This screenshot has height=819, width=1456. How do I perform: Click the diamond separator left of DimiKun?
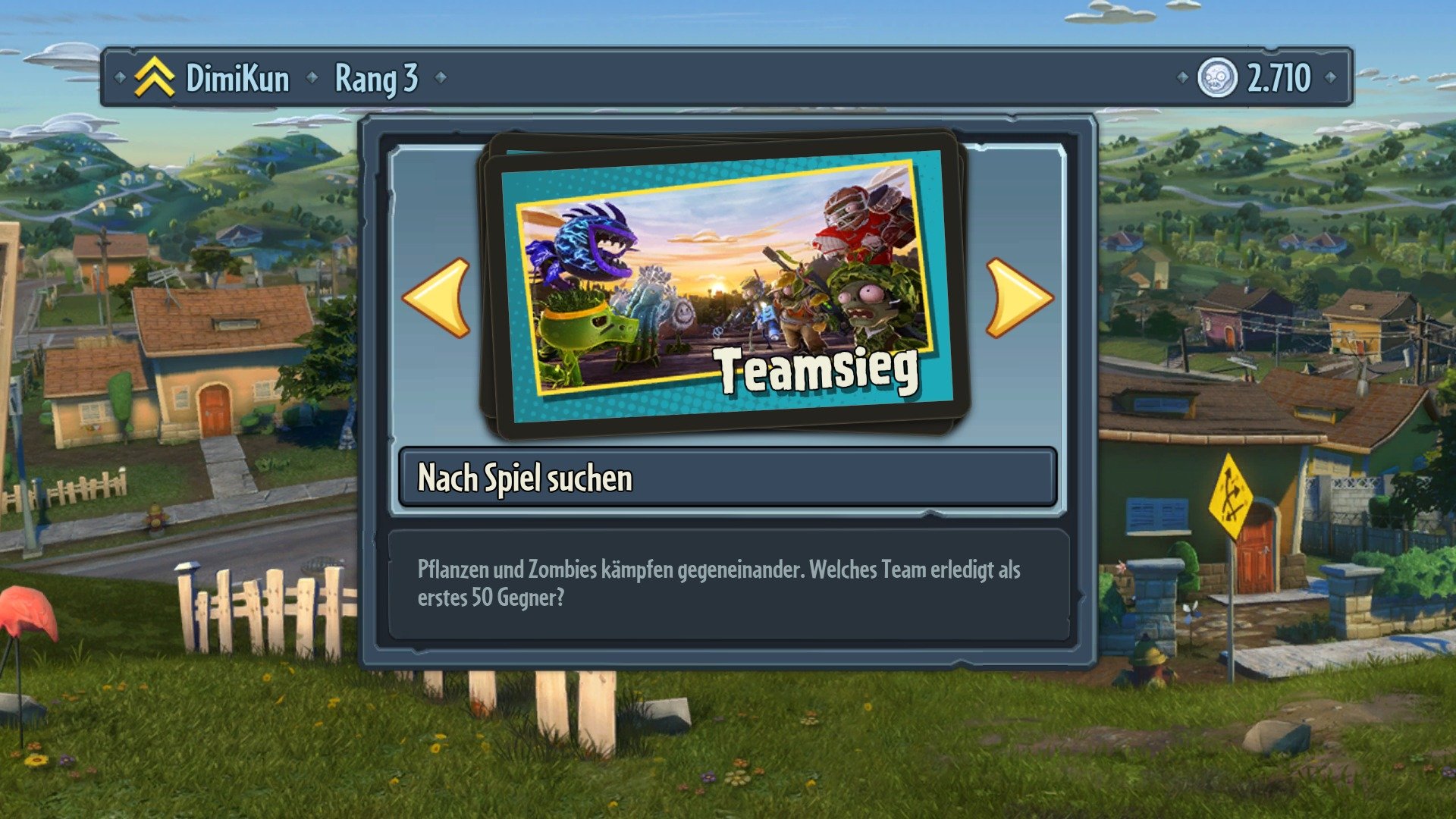[x=121, y=78]
